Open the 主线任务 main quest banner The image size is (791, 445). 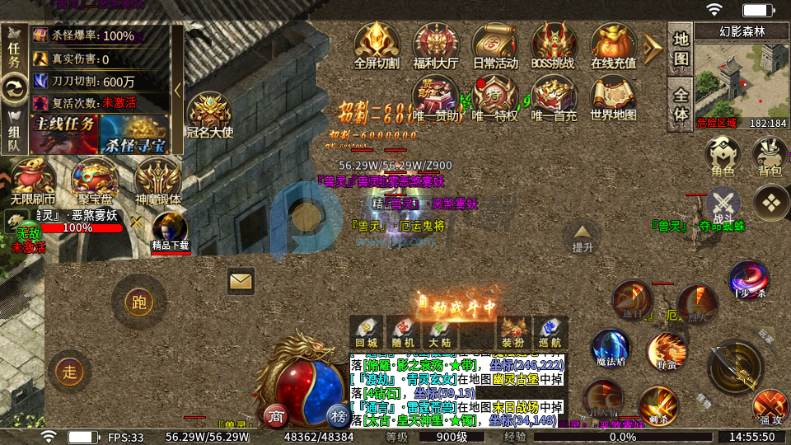[x=64, y=128]
